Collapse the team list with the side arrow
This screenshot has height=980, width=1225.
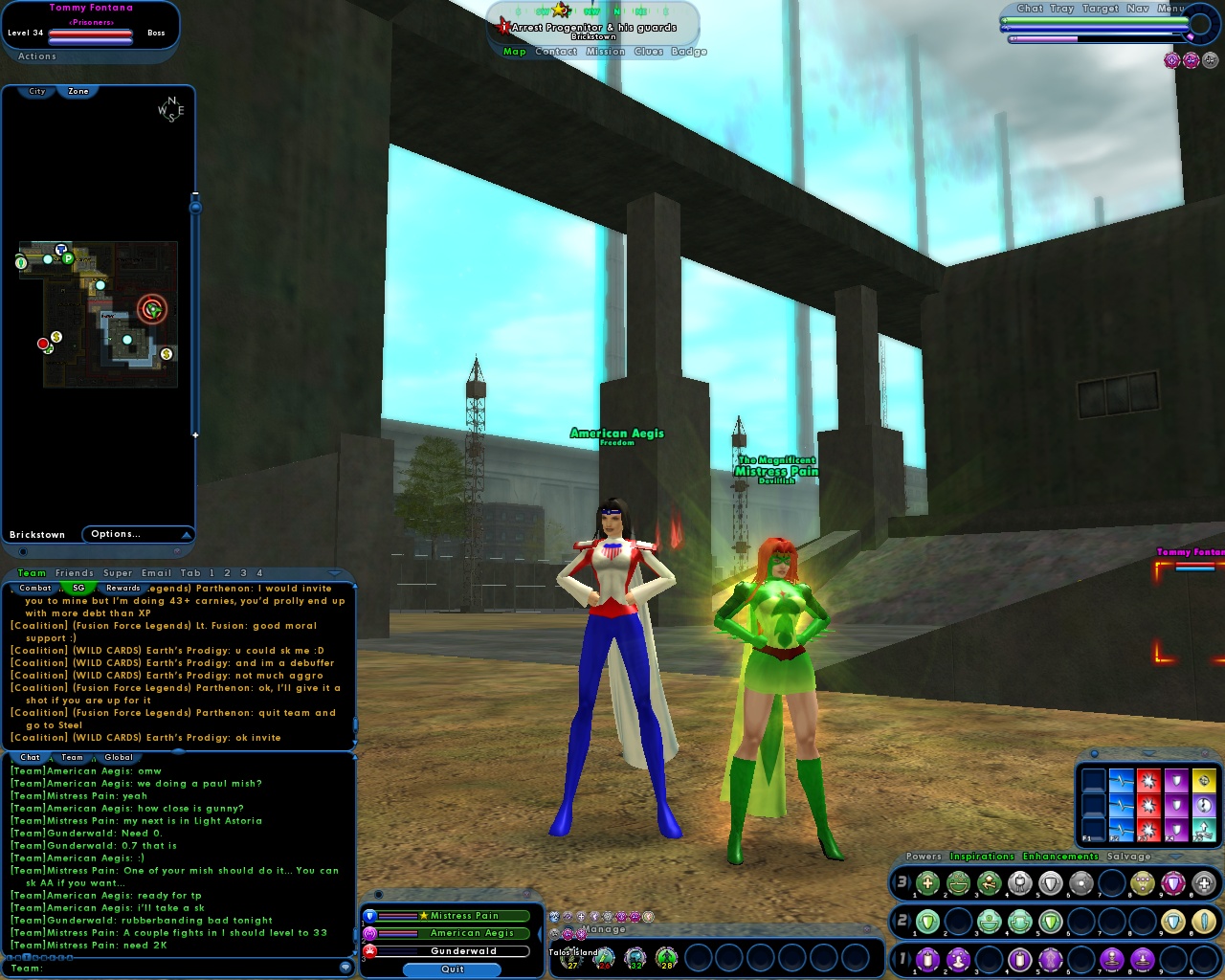[541, 934]
